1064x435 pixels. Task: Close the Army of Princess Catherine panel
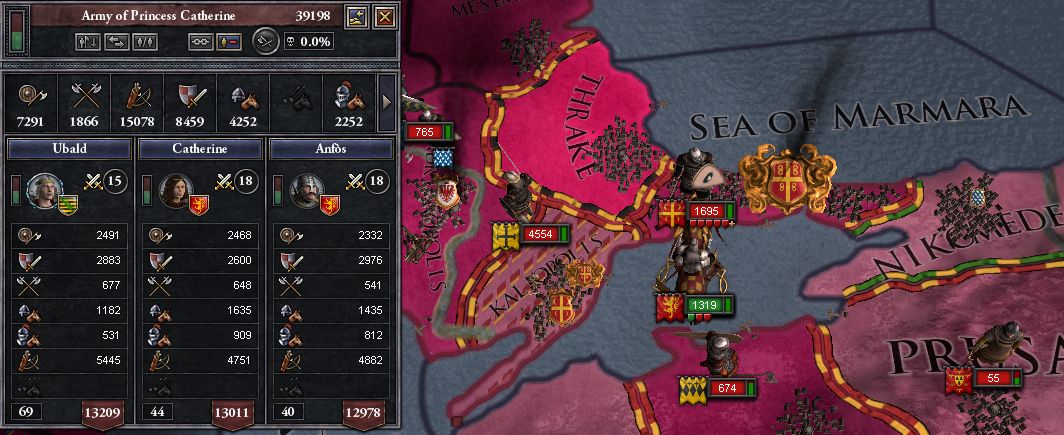point(384,15)
